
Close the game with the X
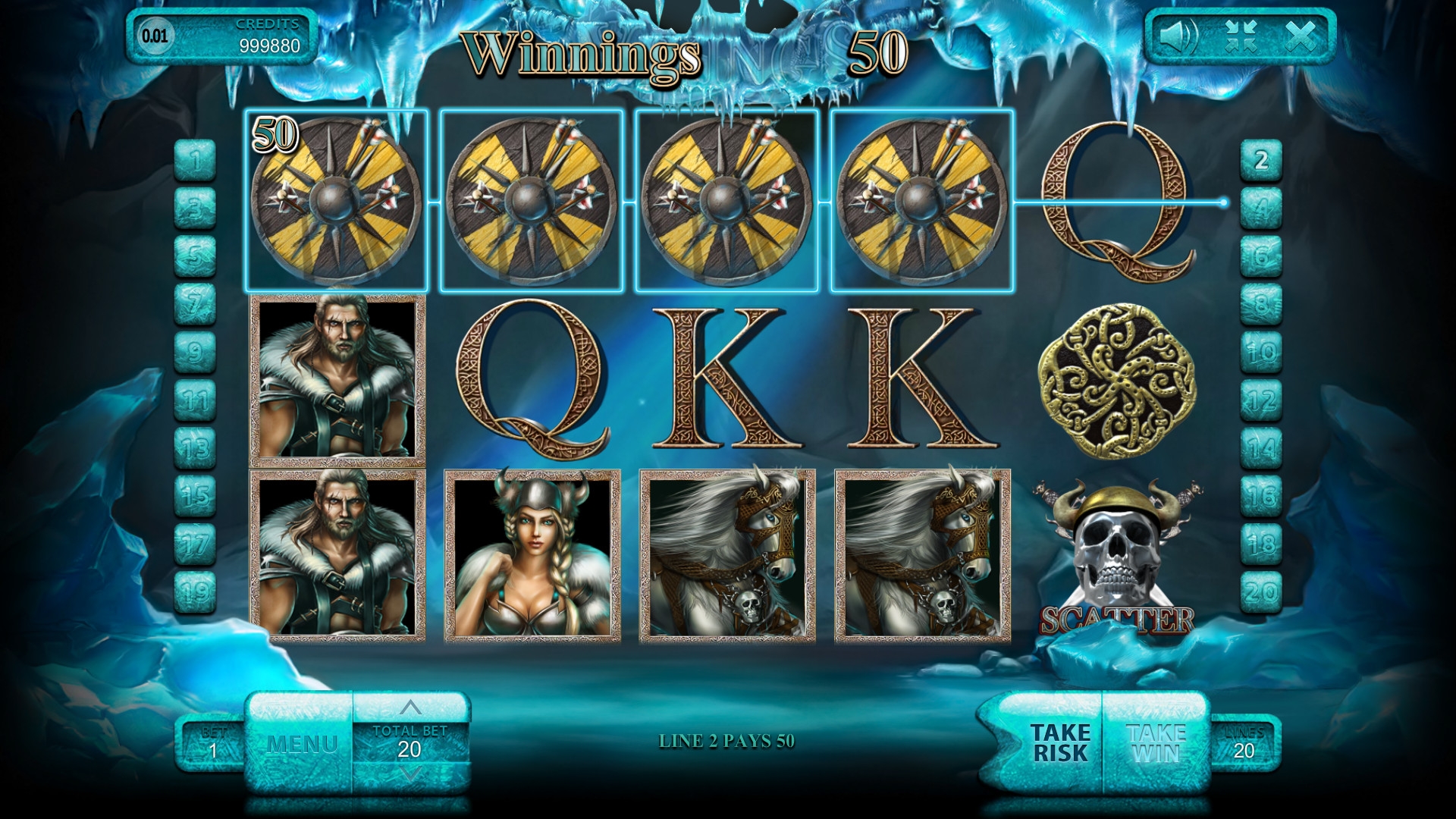1301,35
